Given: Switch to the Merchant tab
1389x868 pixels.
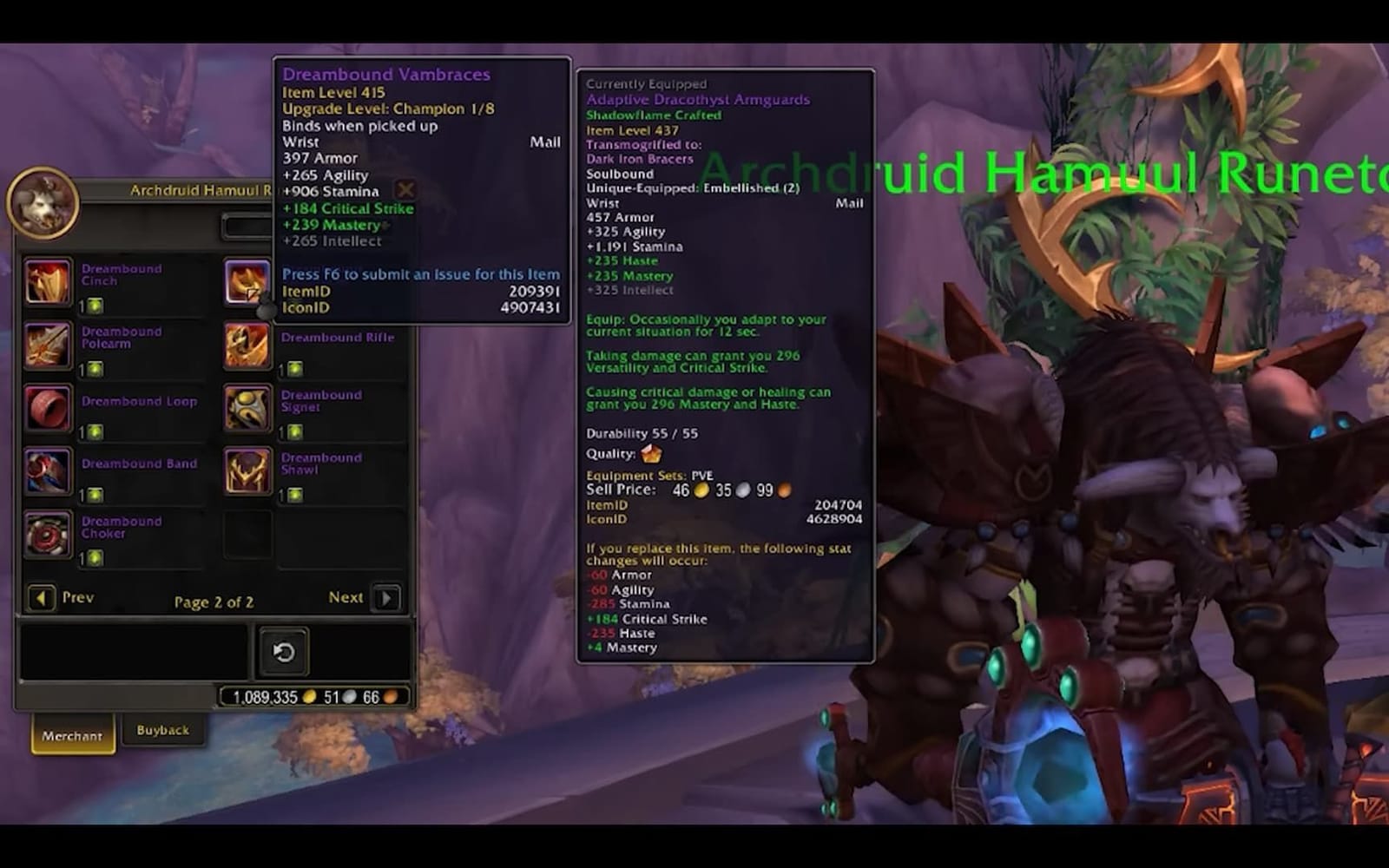Looking at the screenshot, I should [x=72, y=734].
